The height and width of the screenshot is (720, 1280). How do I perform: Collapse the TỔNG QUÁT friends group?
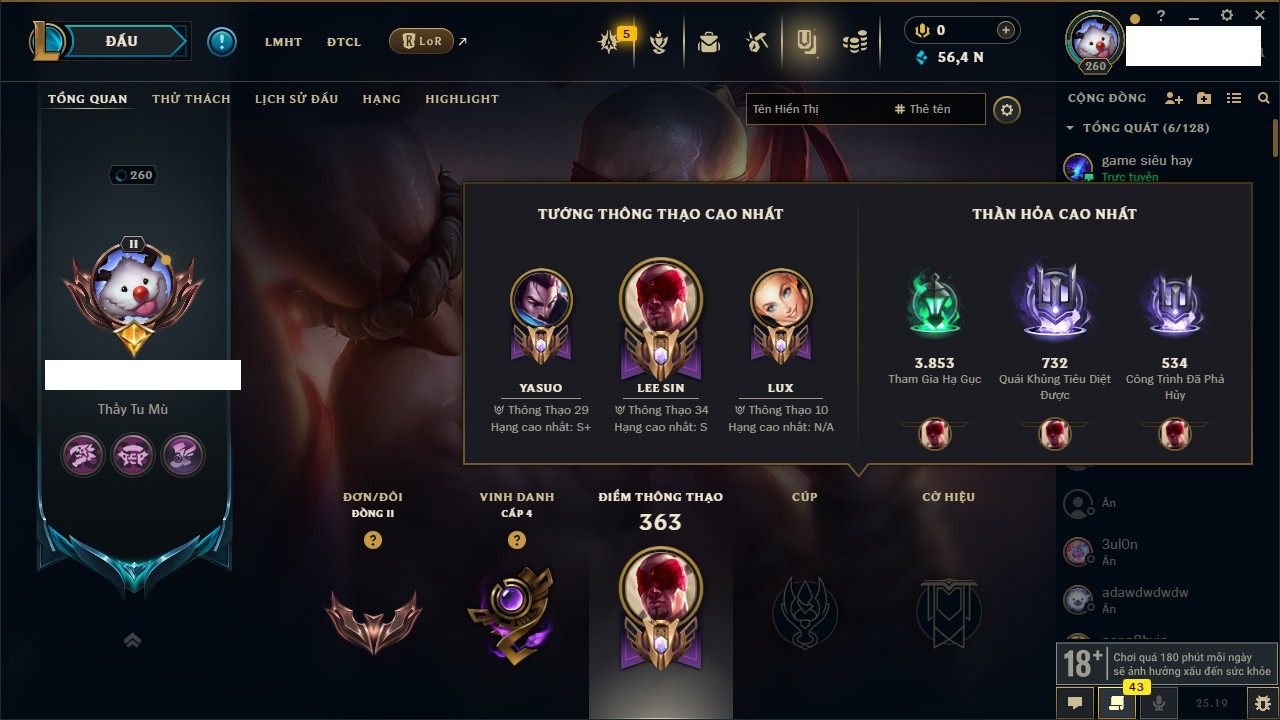tap(1070, 128)
